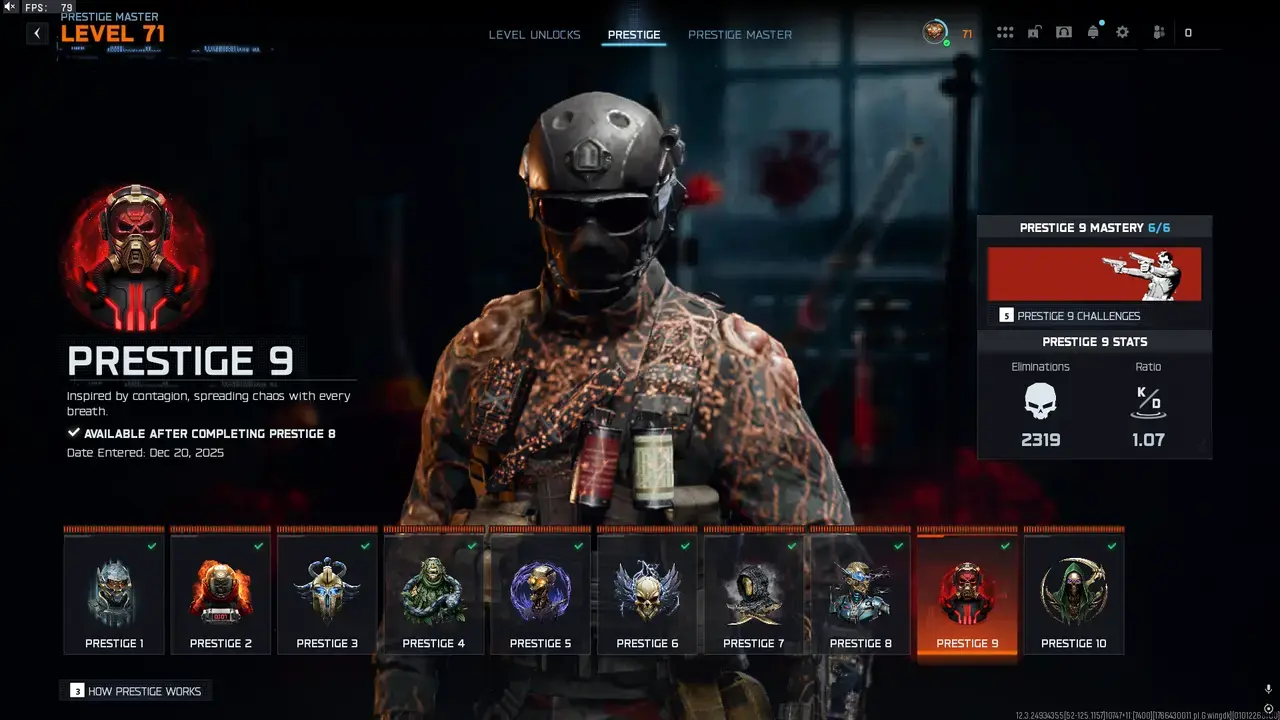Open the Prestige Master tab
1280x720 pixels.
[x=740, y=33]
